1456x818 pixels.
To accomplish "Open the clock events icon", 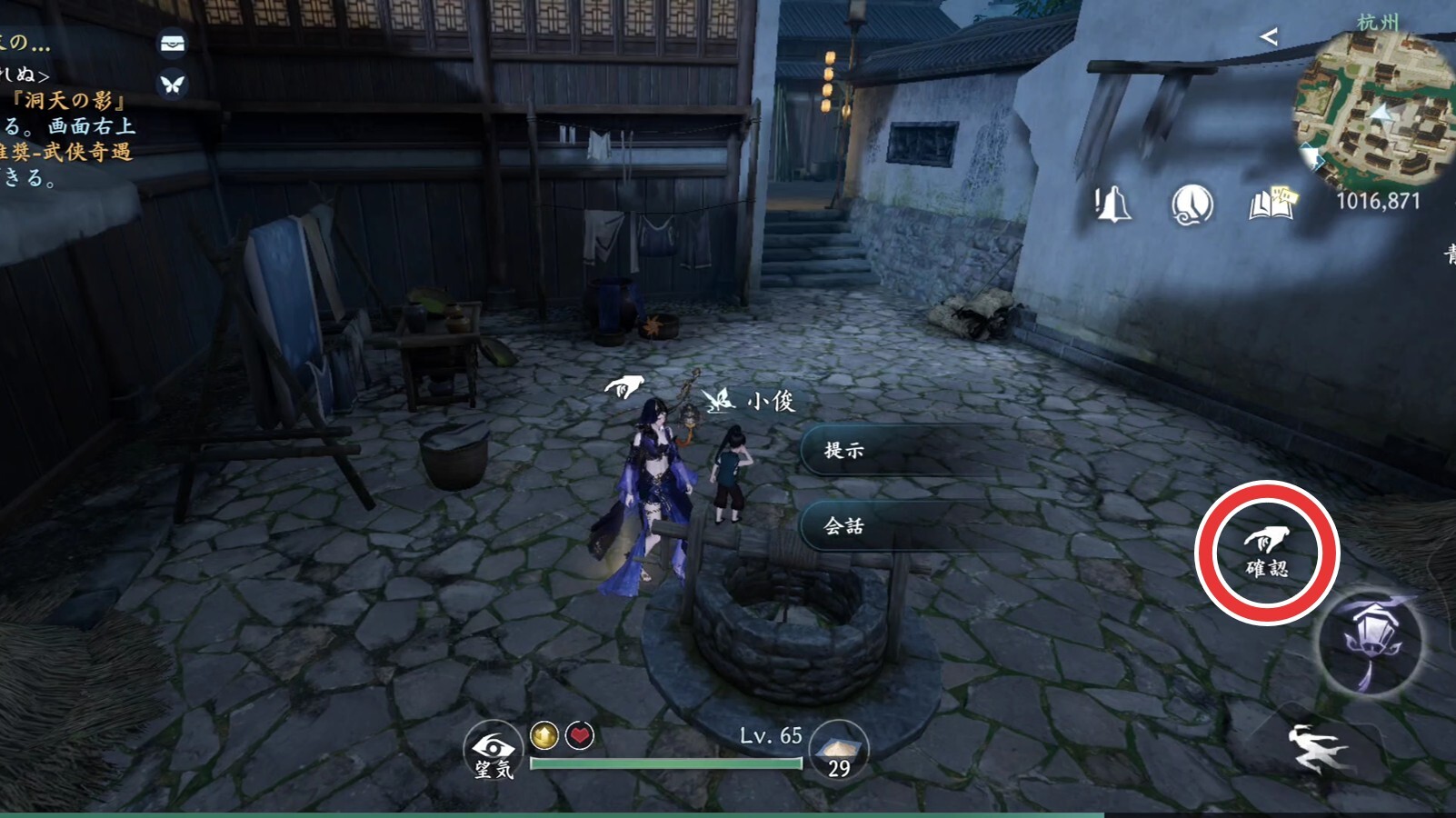I will coord(1192,204).
